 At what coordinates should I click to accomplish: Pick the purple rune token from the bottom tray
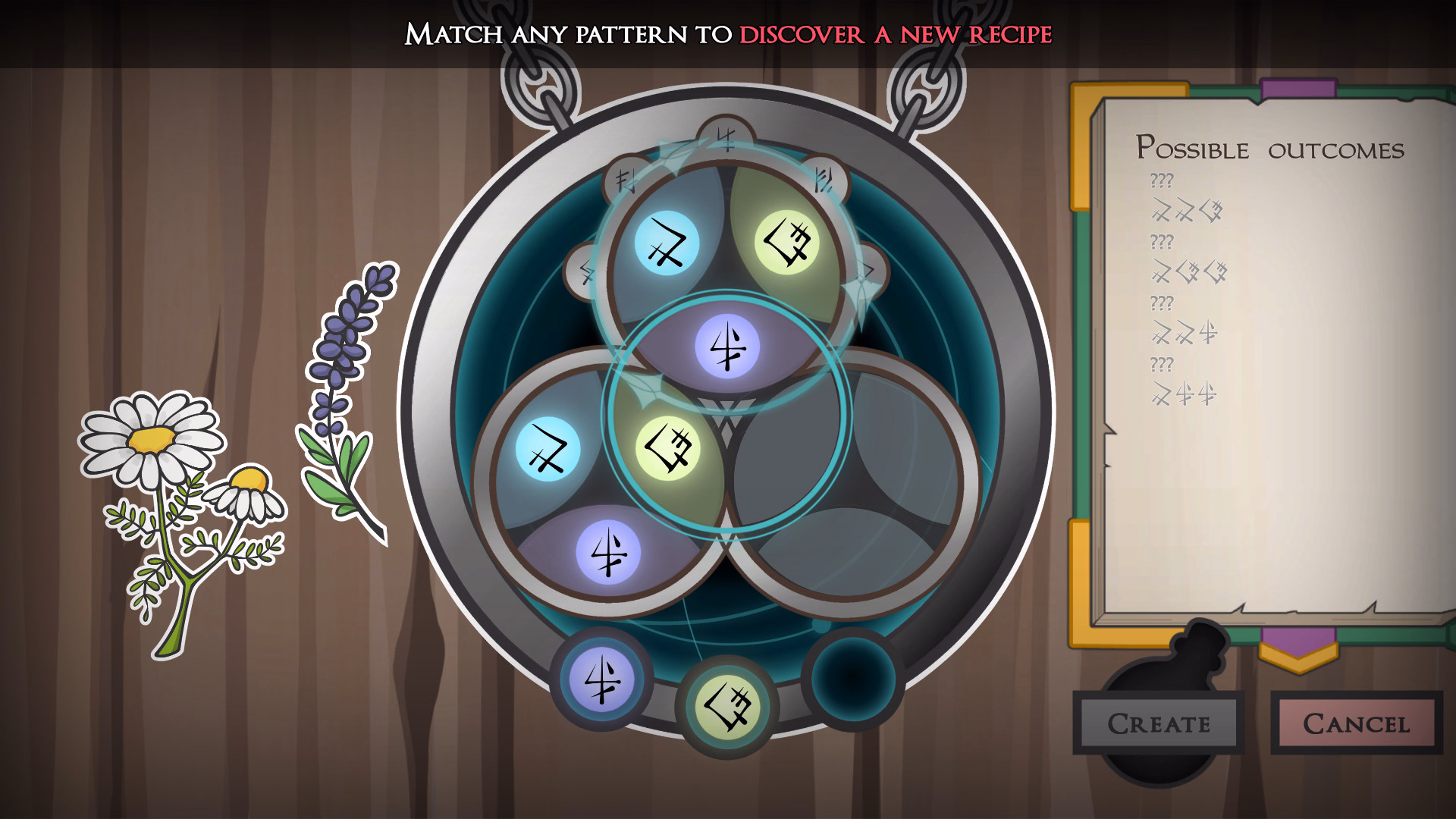coord(601,682)
